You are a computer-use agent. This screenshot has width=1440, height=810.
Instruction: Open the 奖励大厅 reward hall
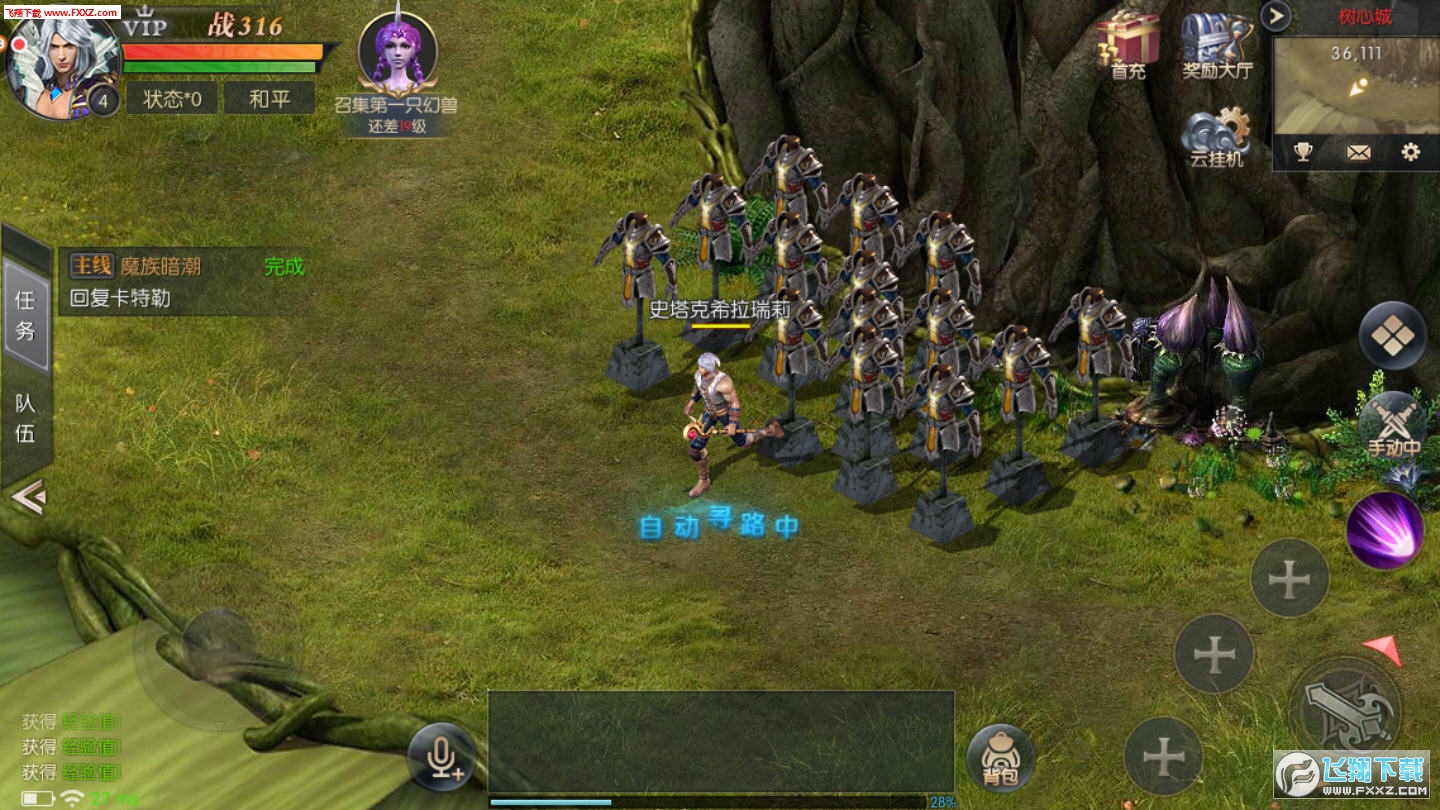pos(1216,46)
